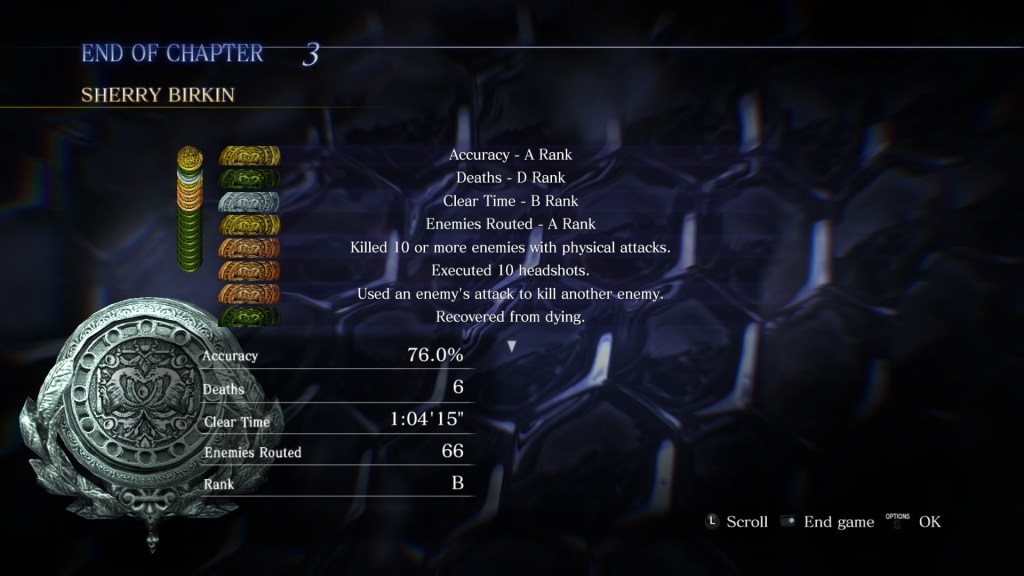This screenshot has height=576, width=1024.
Task: Click the down arrow below the medal list
Action: coord(512,346)
